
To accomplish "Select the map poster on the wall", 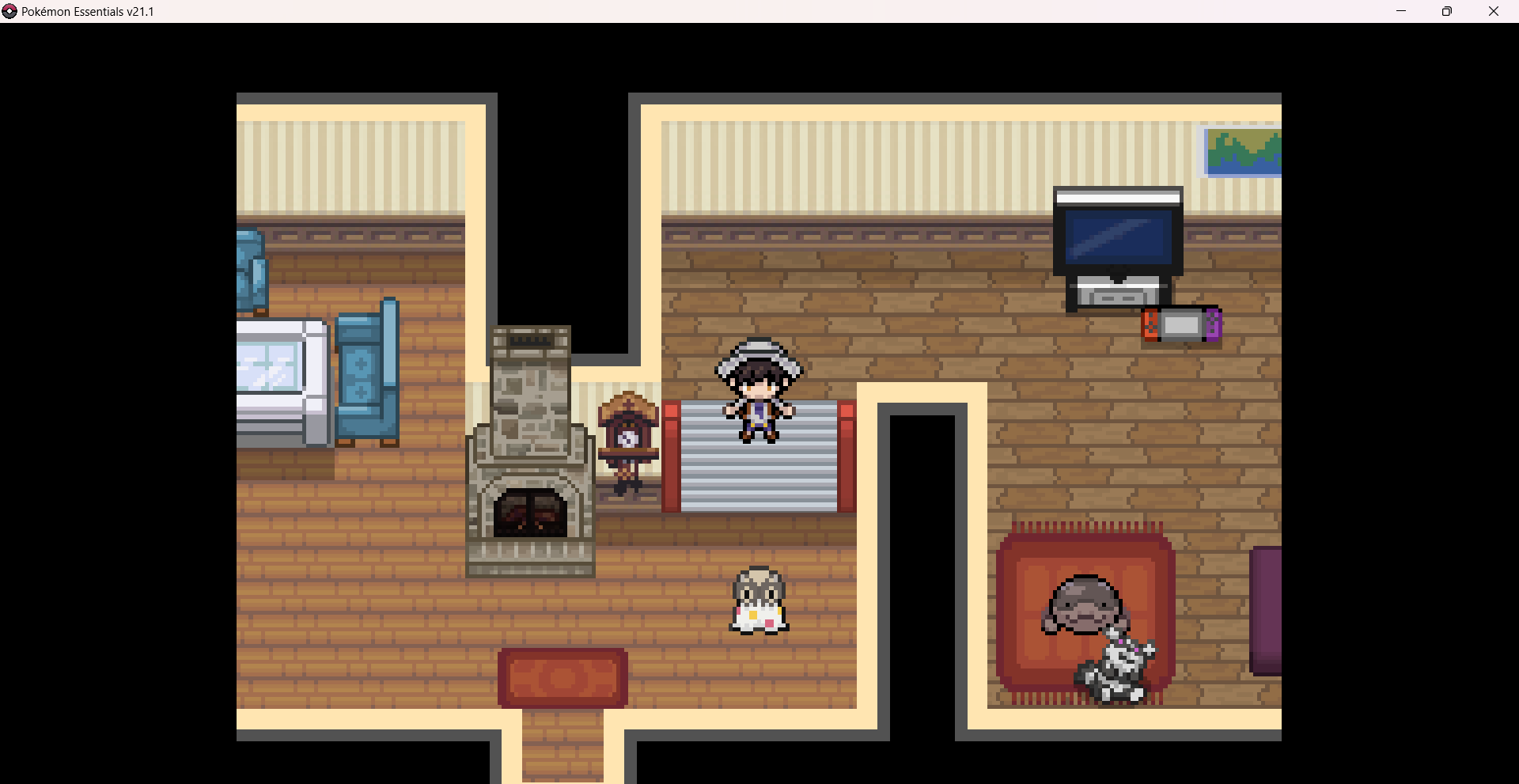I will tap(1242, 152).
